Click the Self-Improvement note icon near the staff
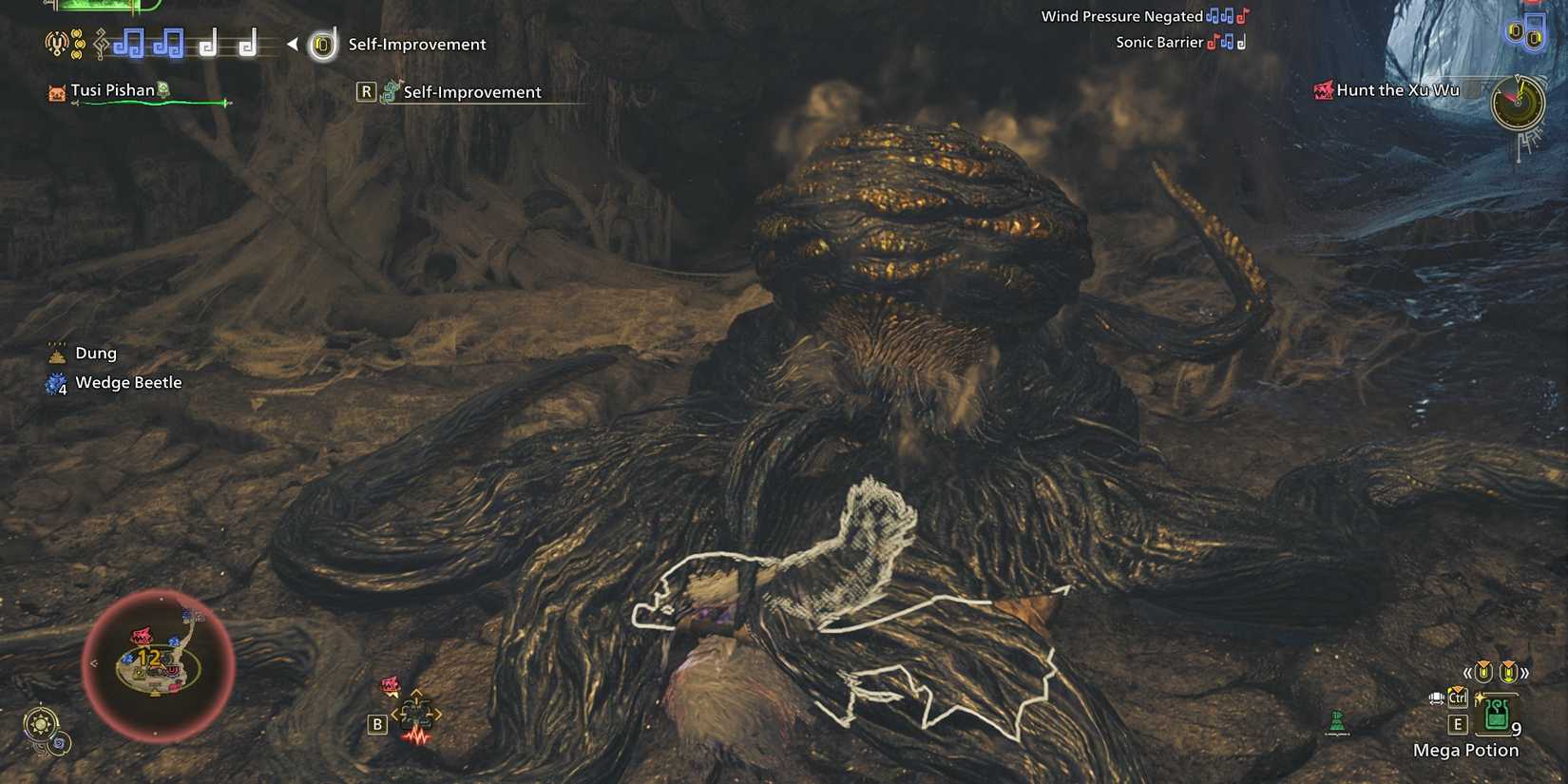 (x=321, y=45)
